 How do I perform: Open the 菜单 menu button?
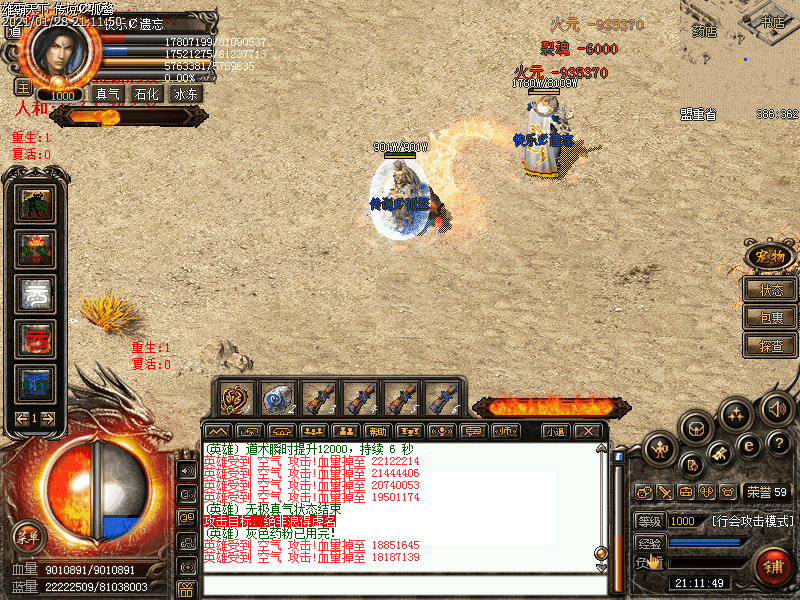tap(27, 535)
